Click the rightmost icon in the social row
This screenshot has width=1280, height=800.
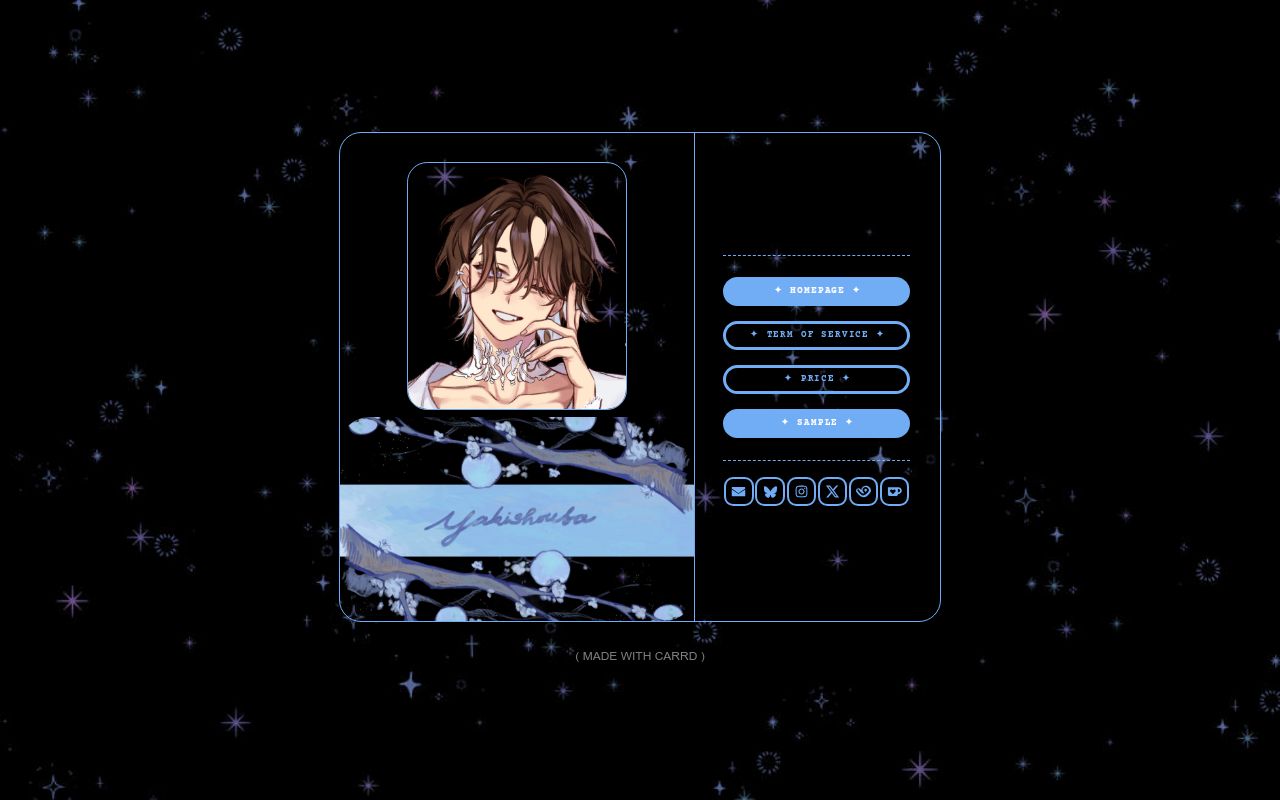pyautogui.click(x=894, y=491)
